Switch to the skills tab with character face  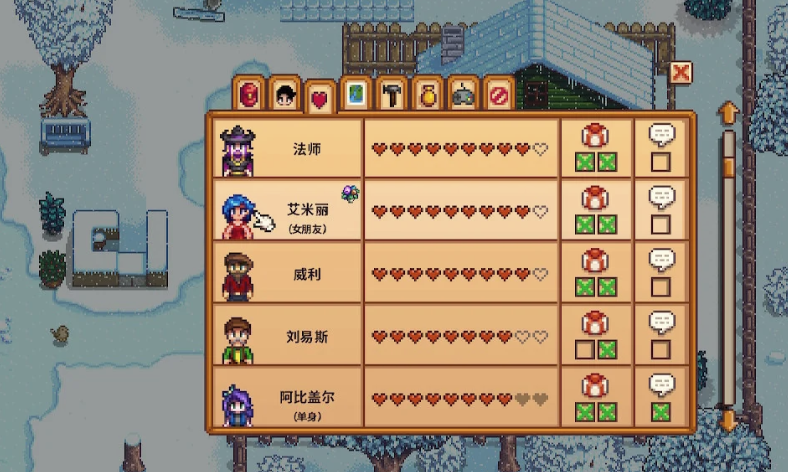(x=285, y=95)
